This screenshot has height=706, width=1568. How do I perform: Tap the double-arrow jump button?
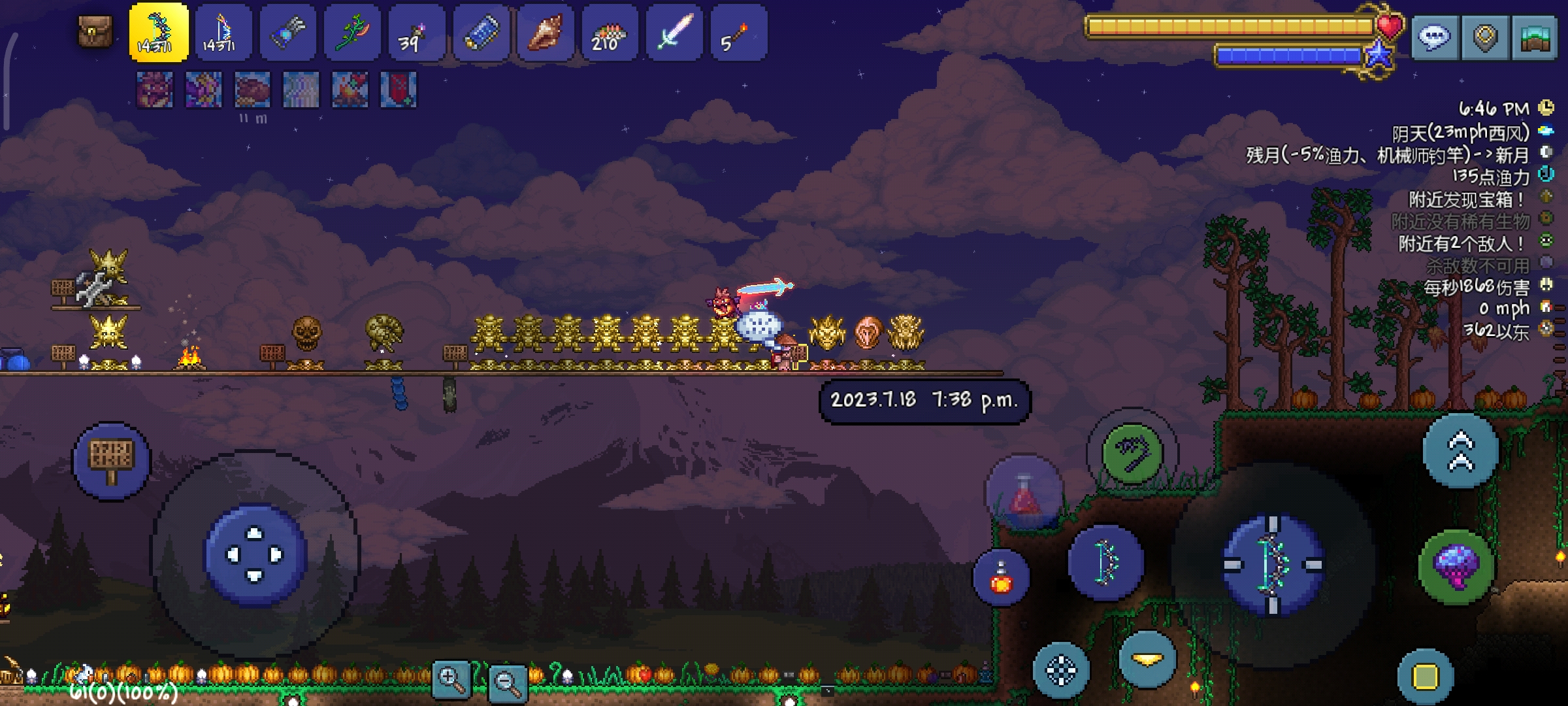(x=1461, y=451)
